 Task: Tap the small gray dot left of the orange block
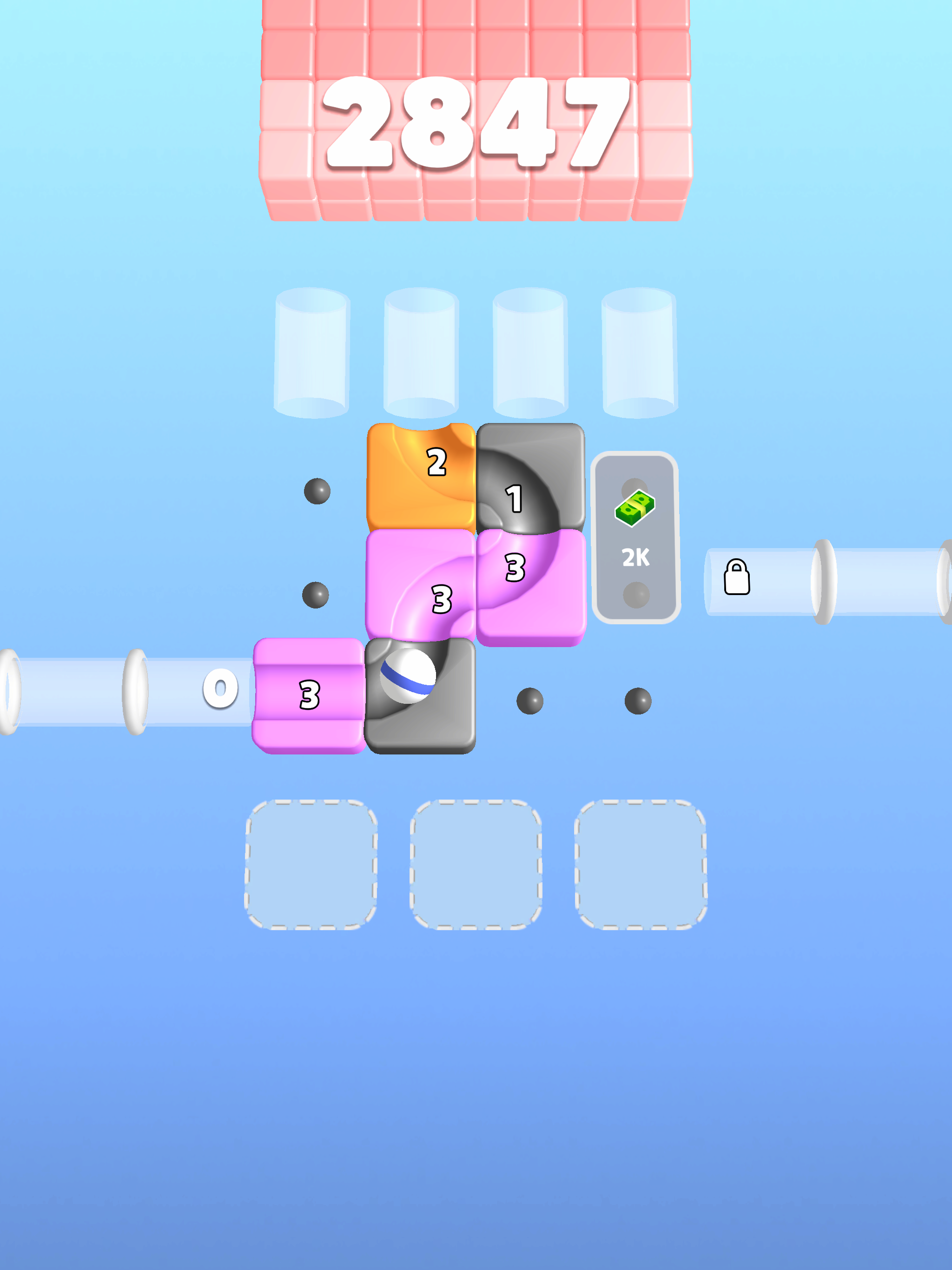tap(317, 491)
